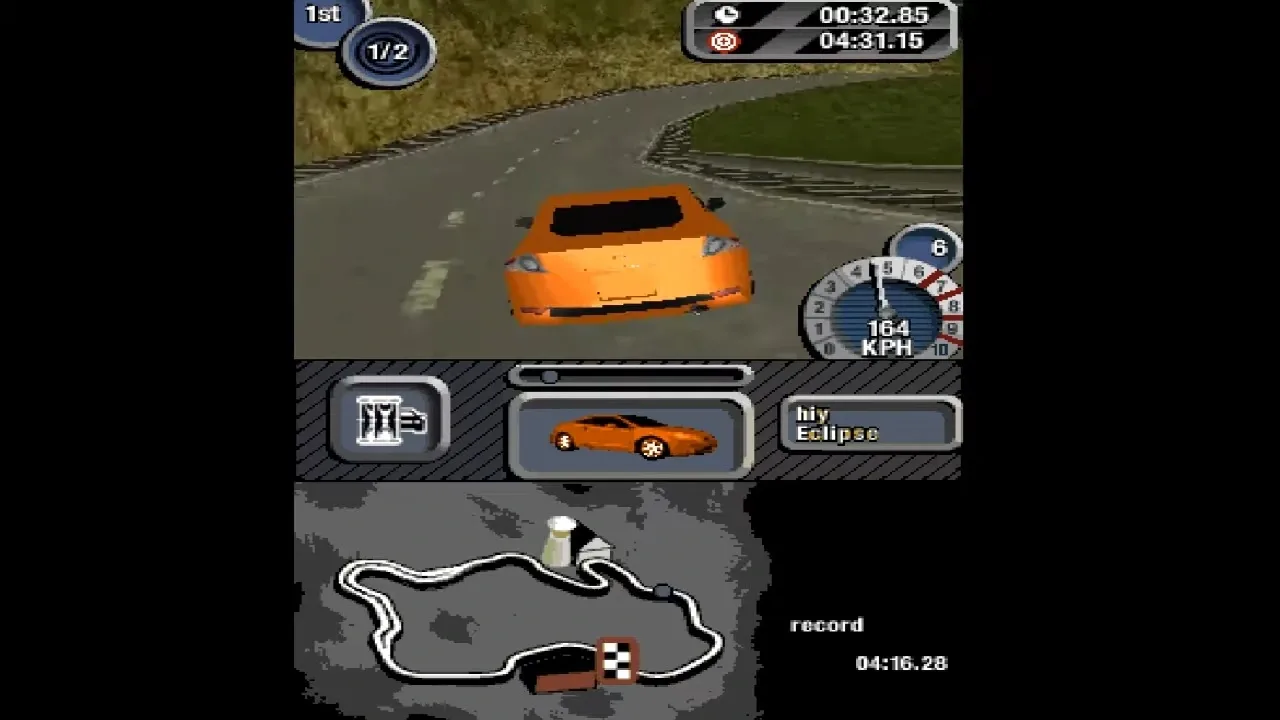Click the checkered flag marker on the minimap
1280x720 pixels.
pyautogui.click(x=615, y=658)
